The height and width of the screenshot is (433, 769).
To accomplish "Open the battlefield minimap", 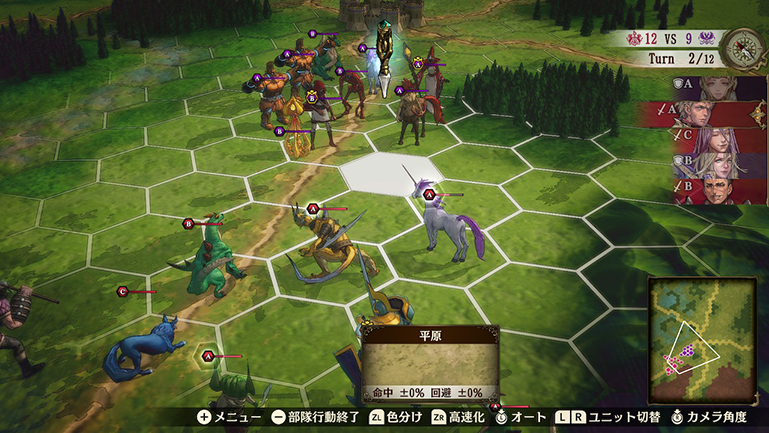I will 702,327.
